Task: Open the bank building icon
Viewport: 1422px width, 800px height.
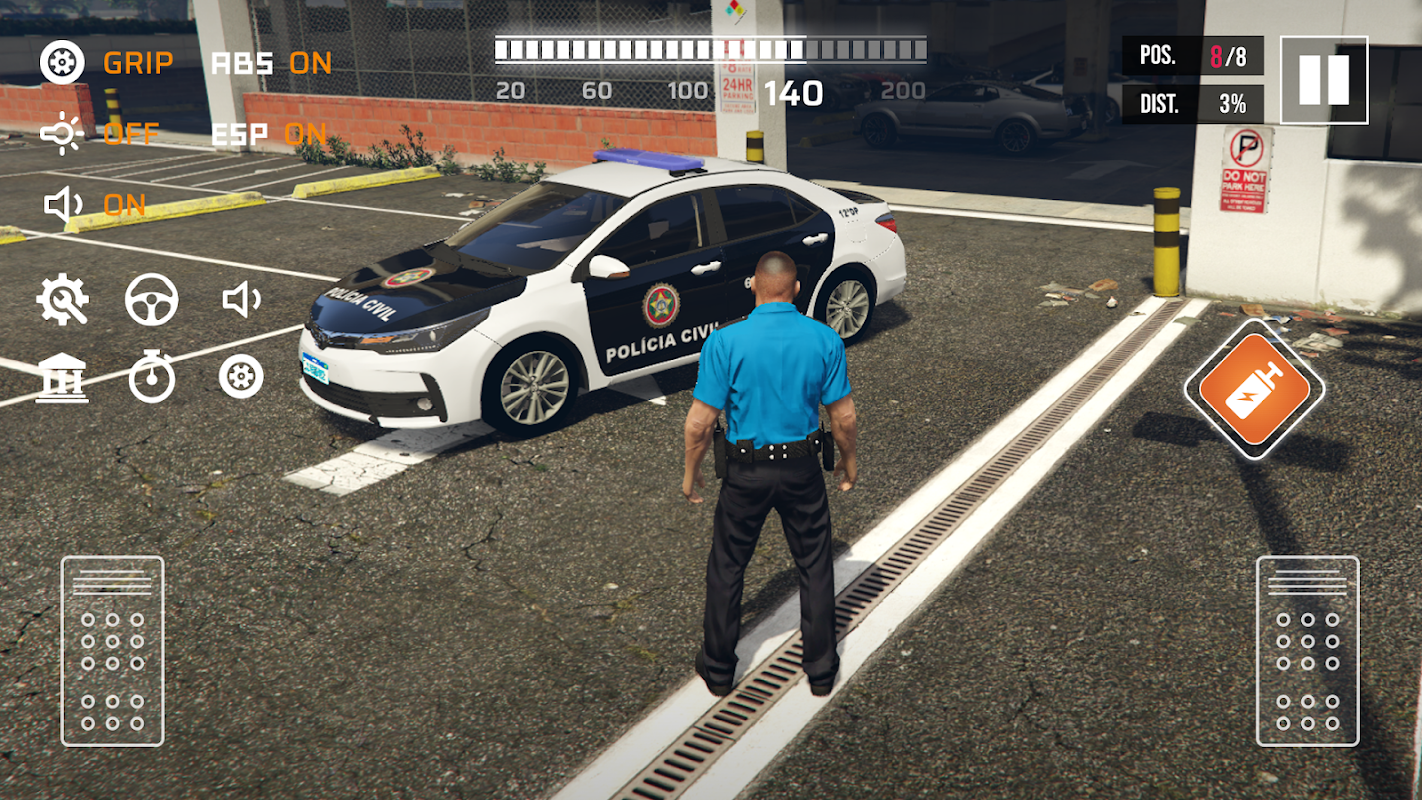Action: click(62, 378)
